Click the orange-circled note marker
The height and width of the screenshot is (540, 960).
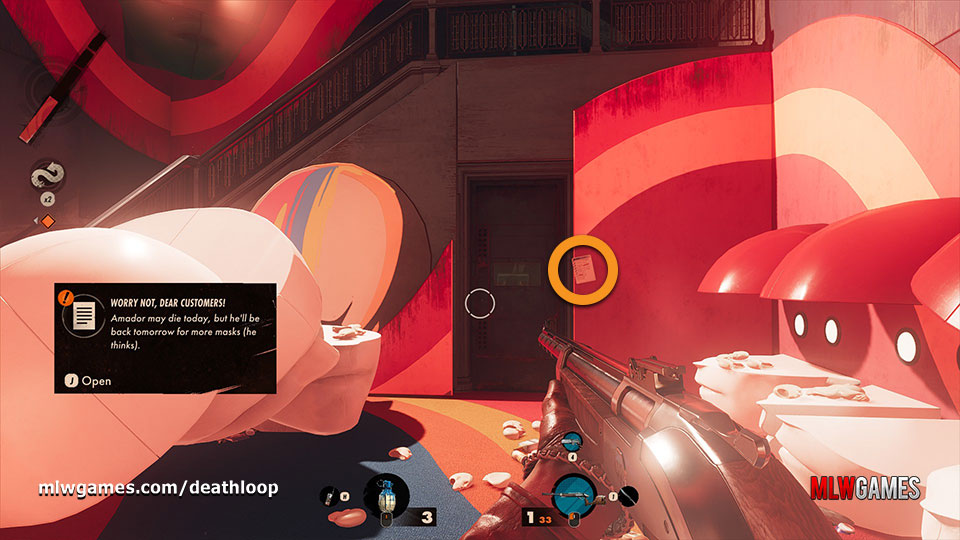pyautogui.click(x=583, y=269)
